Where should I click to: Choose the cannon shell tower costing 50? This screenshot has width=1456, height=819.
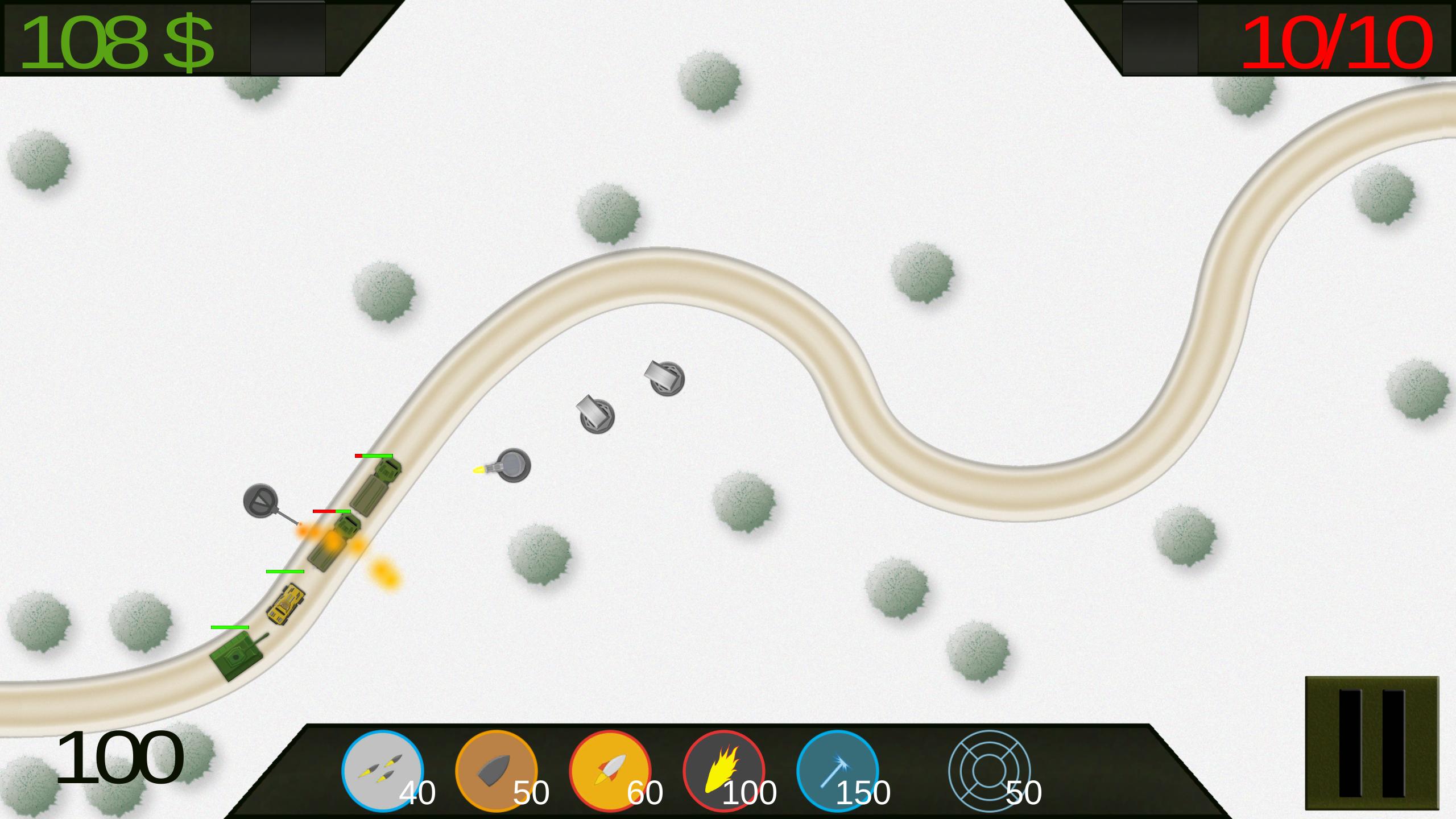tap(496, 771)
